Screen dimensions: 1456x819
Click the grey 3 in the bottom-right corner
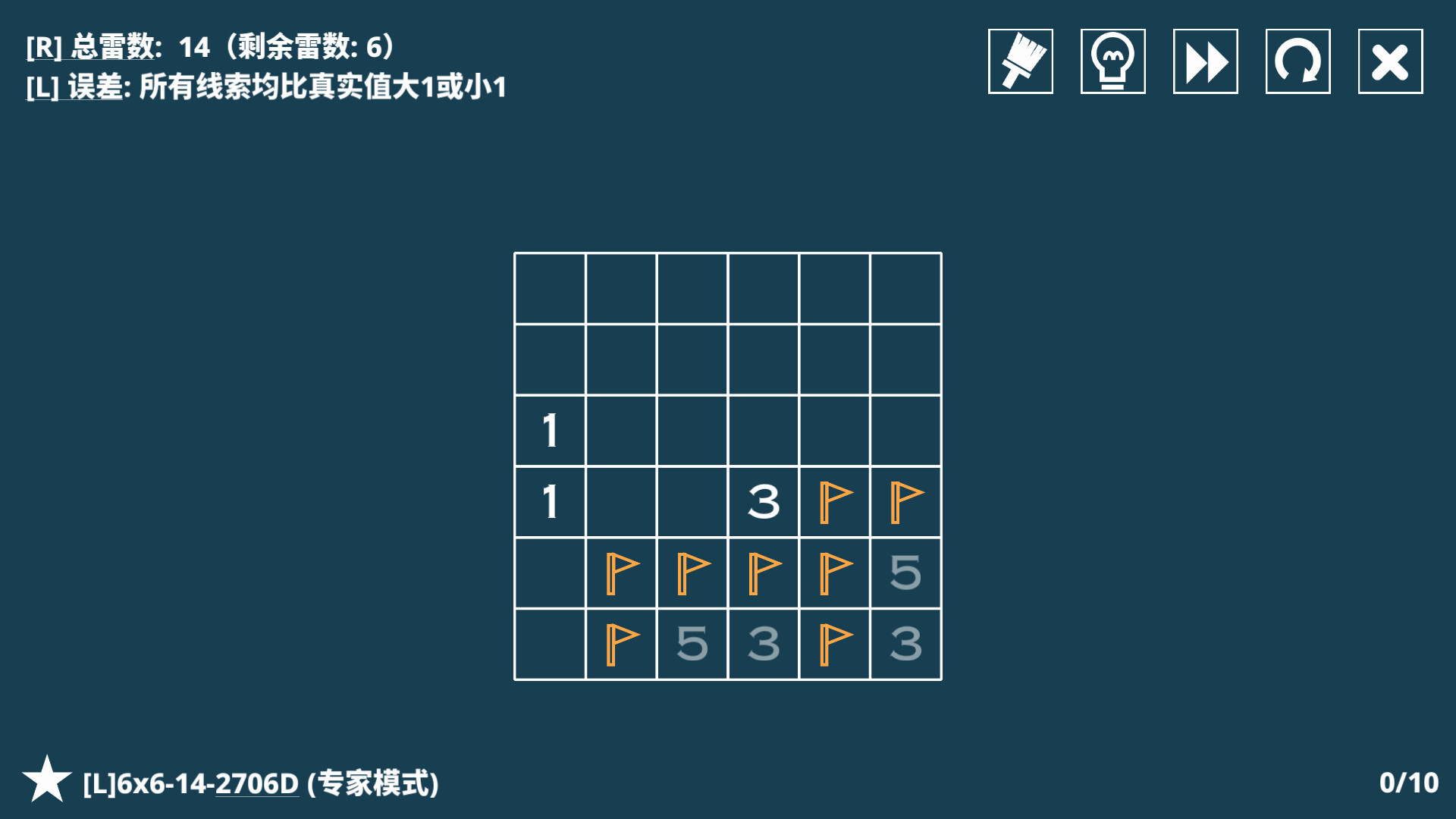906,642
